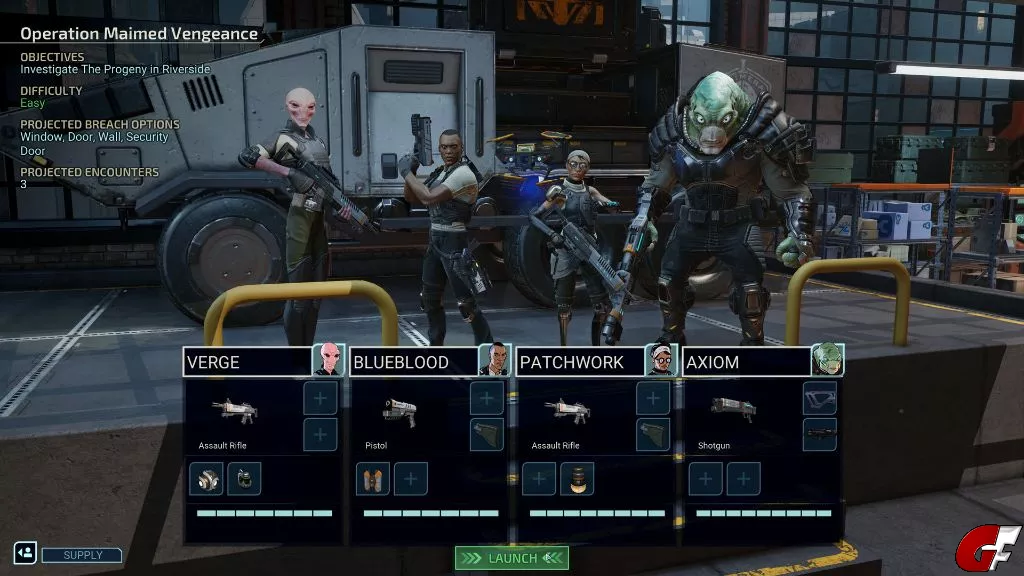Open Blueblood's equipped utility item slot
1024x576 pixels.
373,479
